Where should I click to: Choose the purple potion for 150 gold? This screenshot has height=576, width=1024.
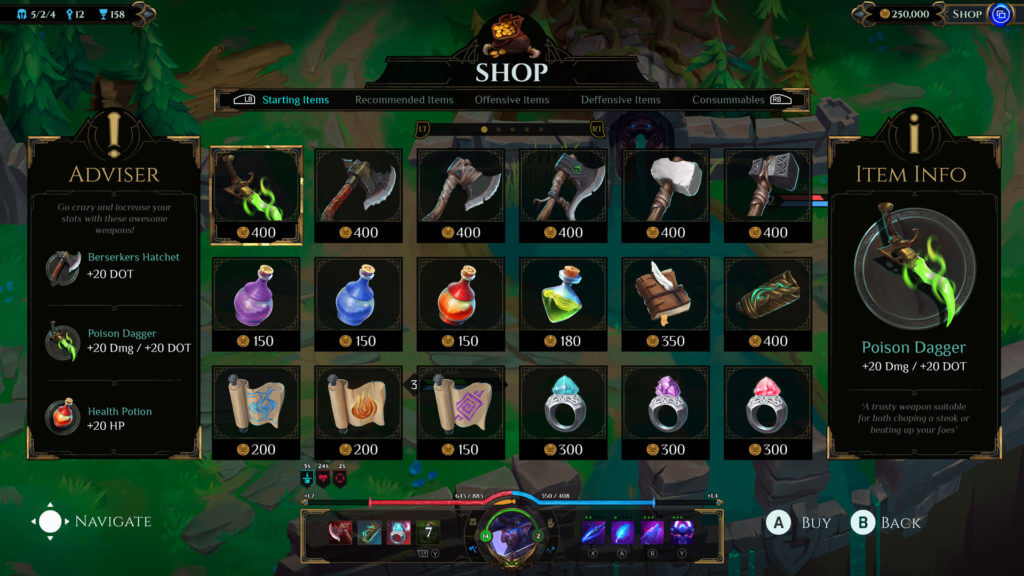[256, 304]
